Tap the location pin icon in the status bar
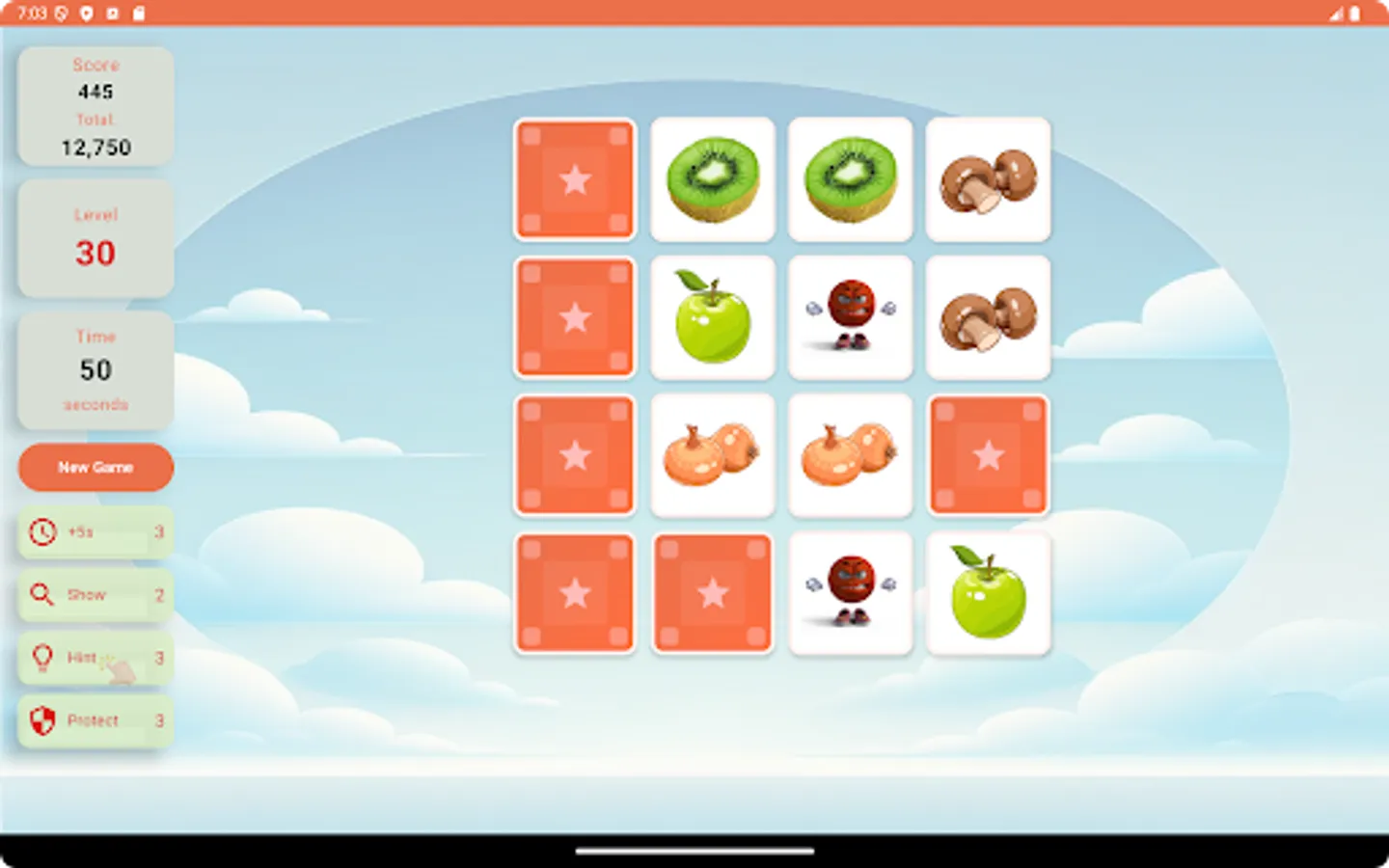 pyautogui.click(x=86, y=14)
